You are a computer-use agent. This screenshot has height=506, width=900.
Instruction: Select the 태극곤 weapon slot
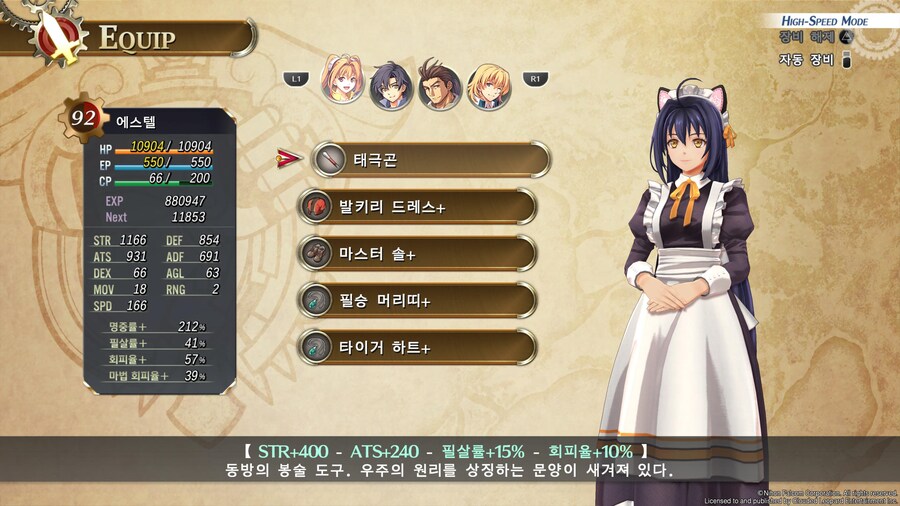pos(430,159)
